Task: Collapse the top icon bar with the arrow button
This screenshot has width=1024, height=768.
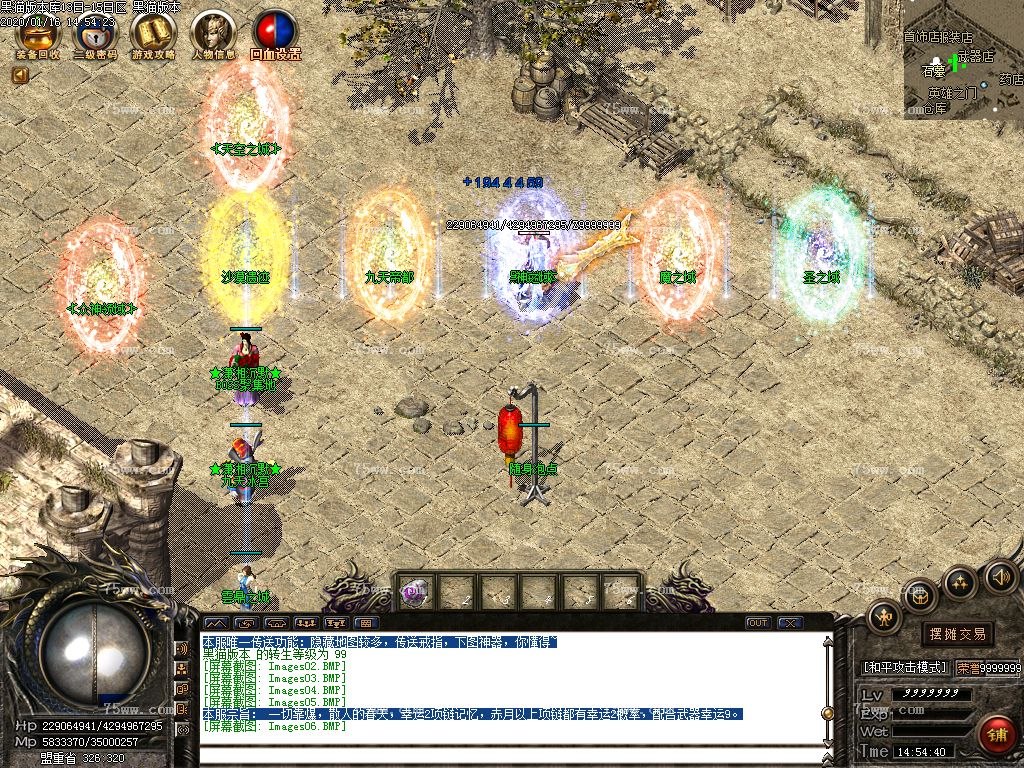Action: coord(20,75)
